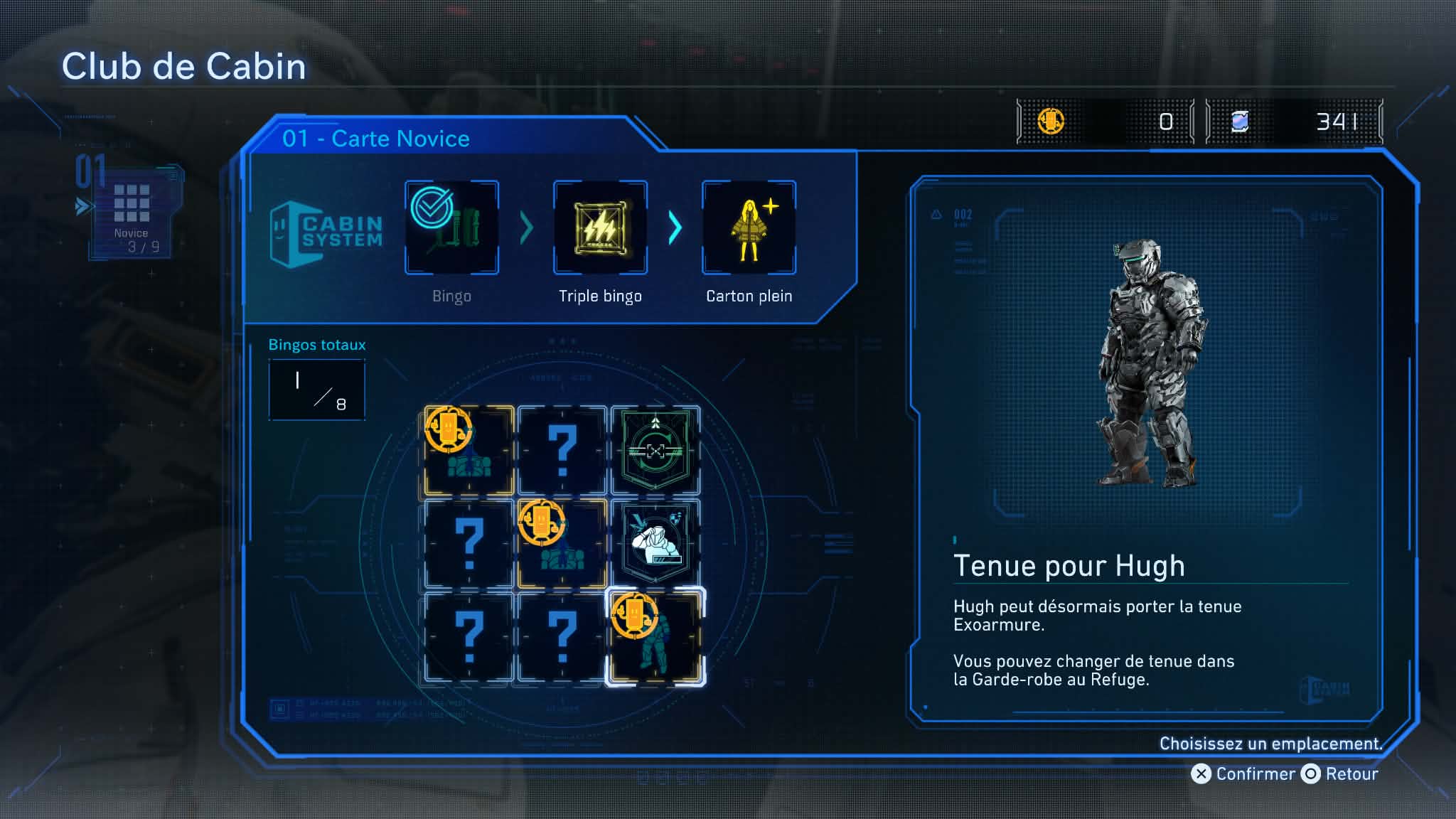Pick the green shield emblem tile
This screenshot has height=819, width=1456.
(655, 451)
